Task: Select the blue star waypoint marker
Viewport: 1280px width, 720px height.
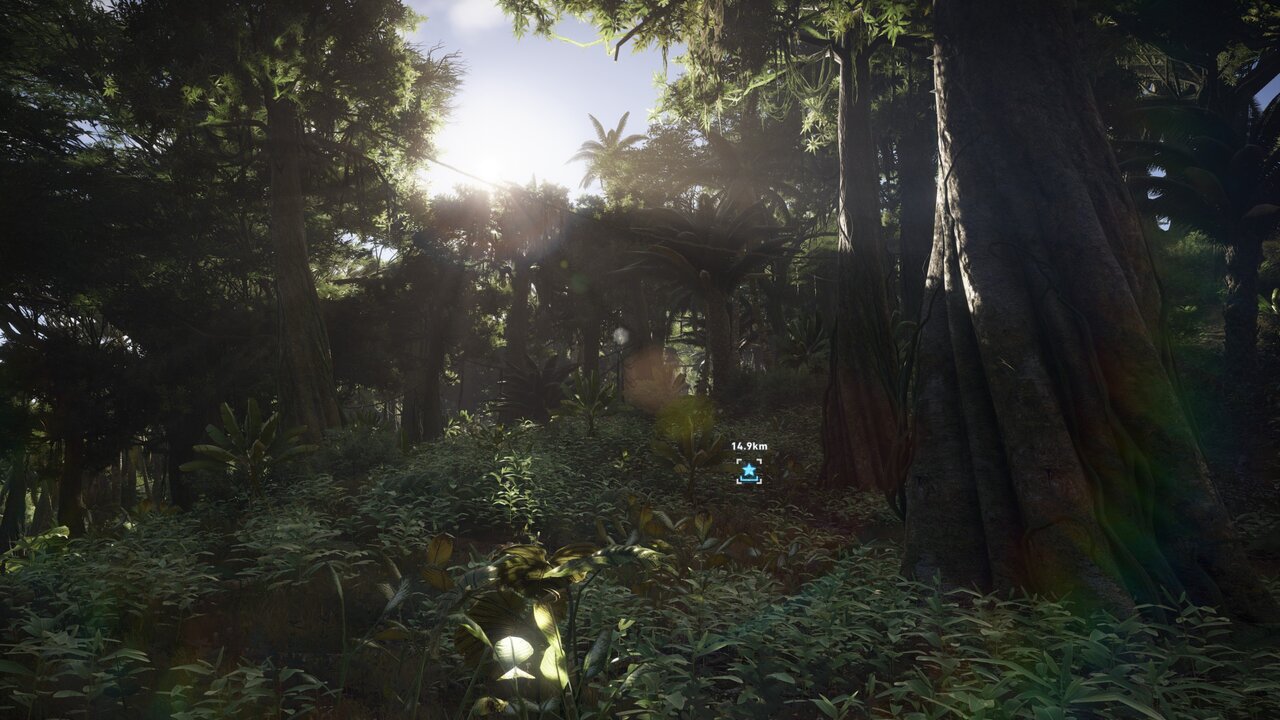Action: click(x=748, y=470)
